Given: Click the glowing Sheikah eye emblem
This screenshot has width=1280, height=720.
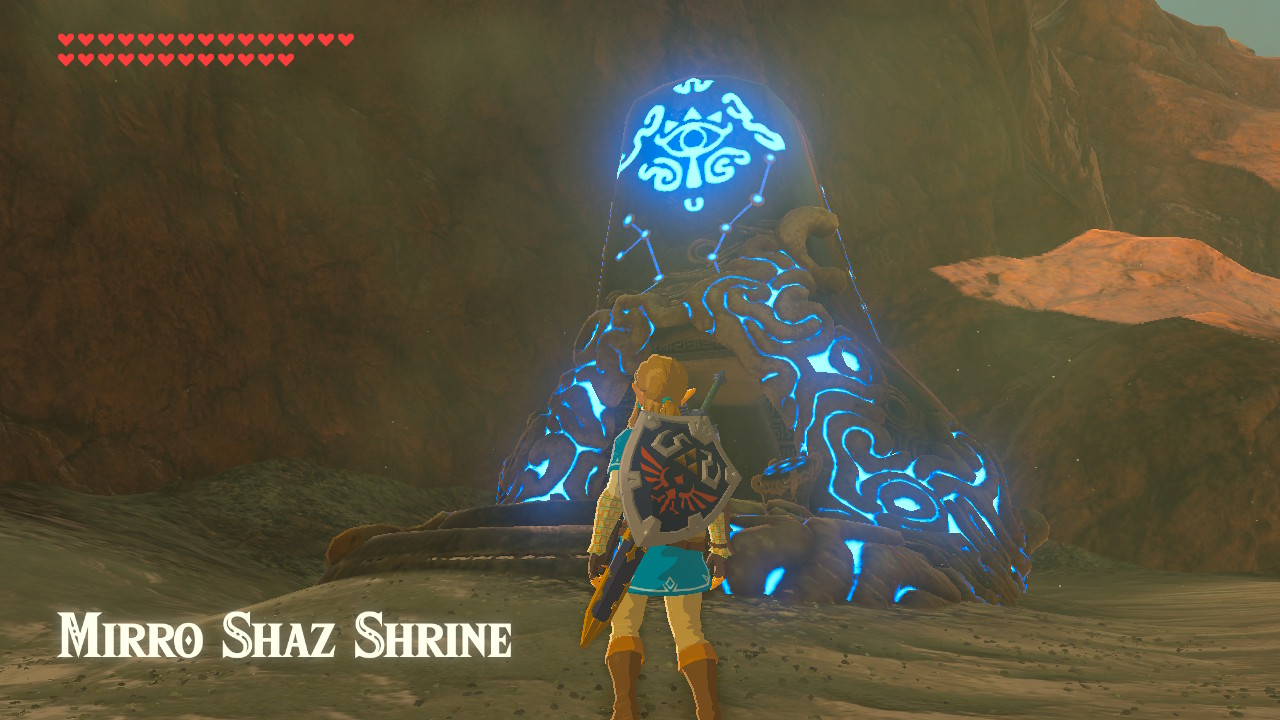Looking at the screenshot, I should click(x=692, y=138).
